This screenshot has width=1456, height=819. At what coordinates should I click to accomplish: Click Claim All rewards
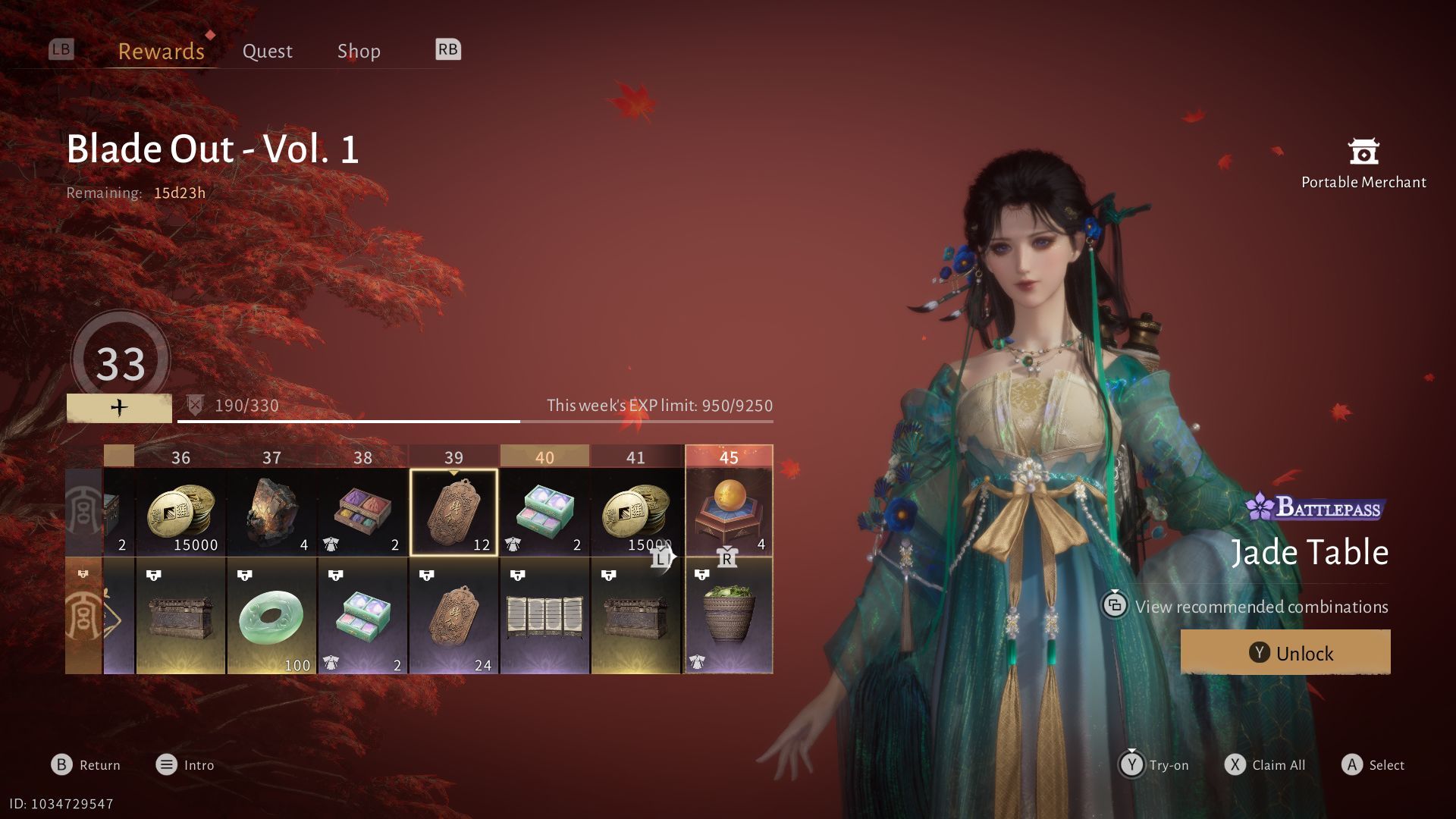click(x=1265, y=764)
